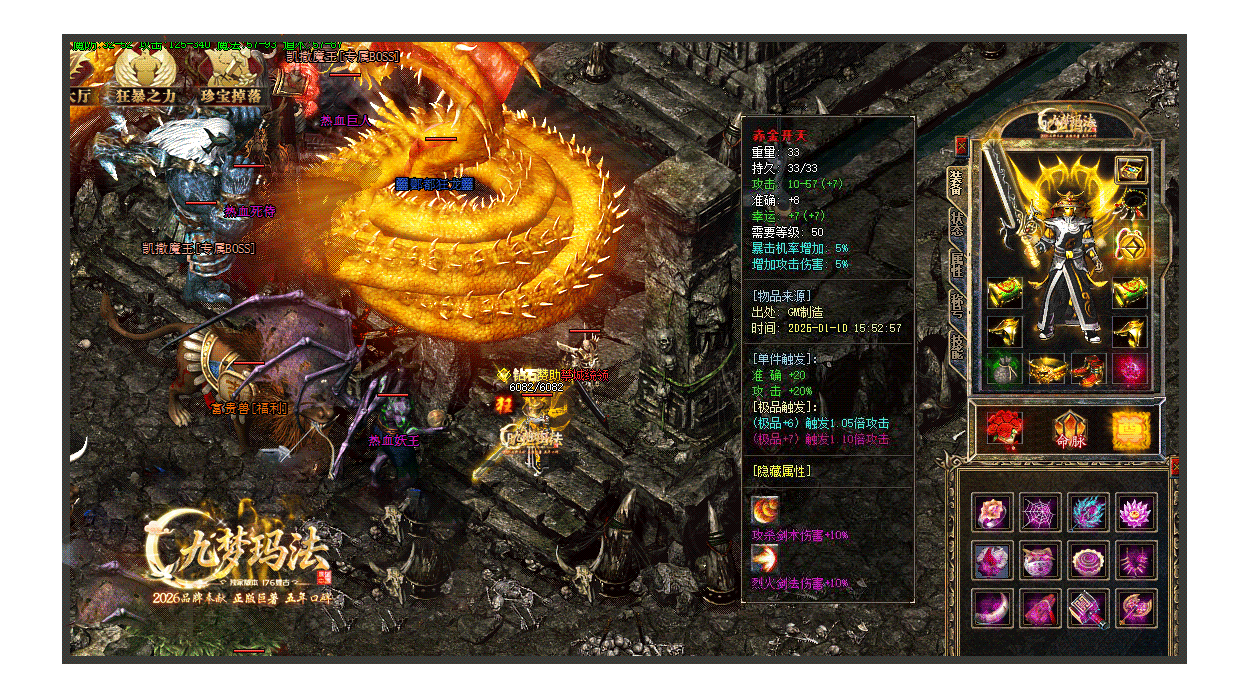1250x700 pixels.
Task: Select the red rose bouquet icon
Action: coord(1003,427)
